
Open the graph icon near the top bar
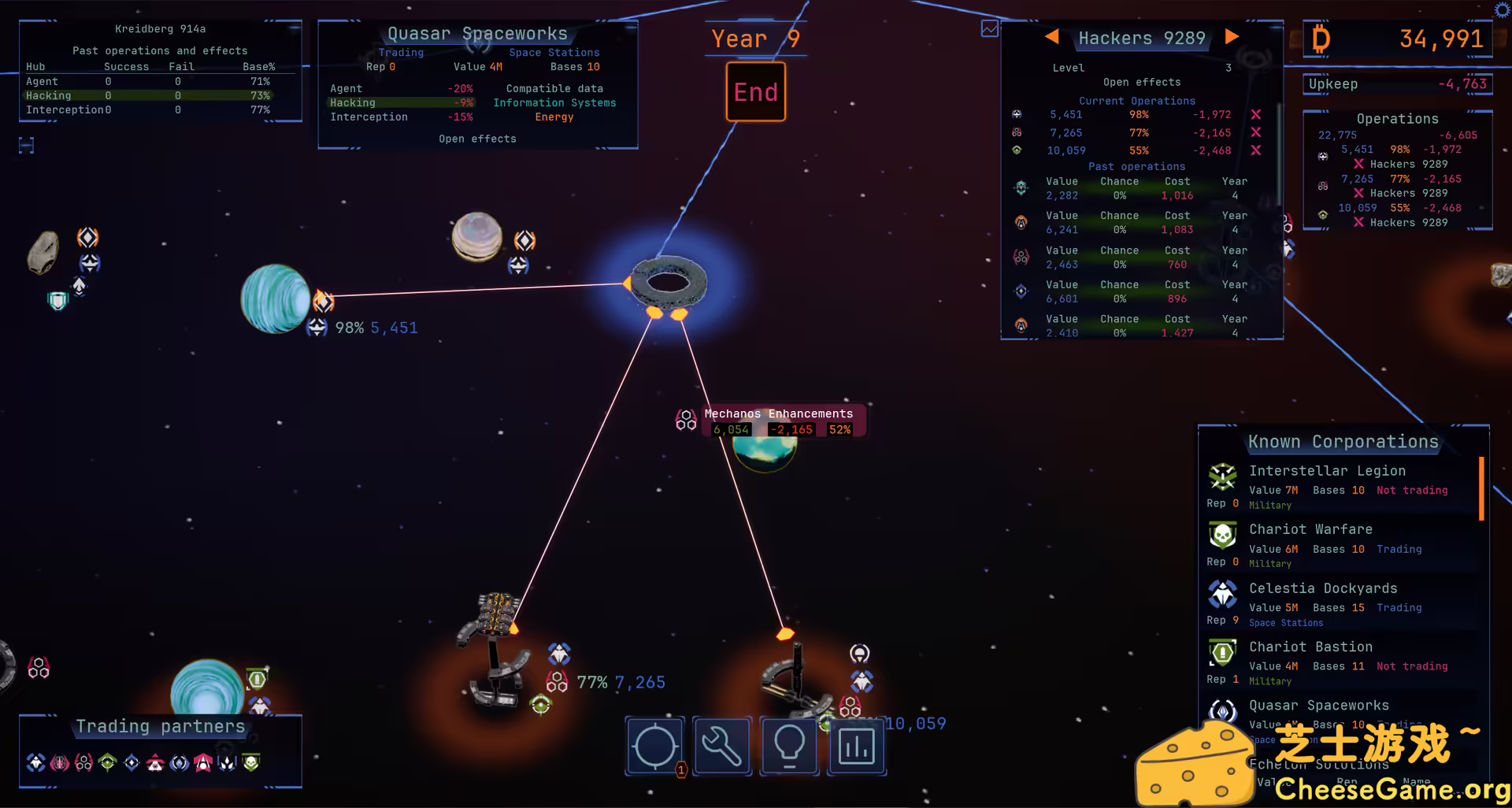coord(990,28)
